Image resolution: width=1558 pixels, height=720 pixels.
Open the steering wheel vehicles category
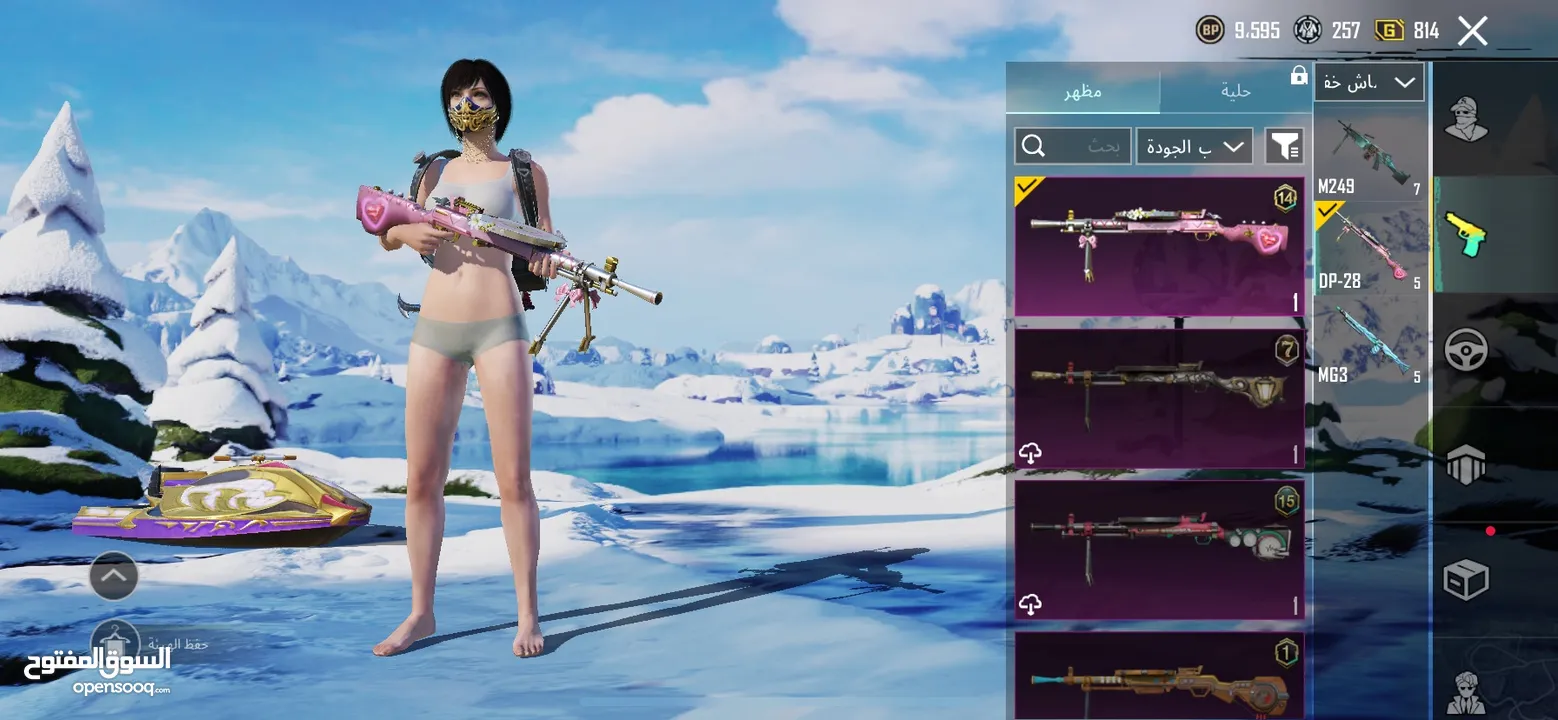point(1466,350)
